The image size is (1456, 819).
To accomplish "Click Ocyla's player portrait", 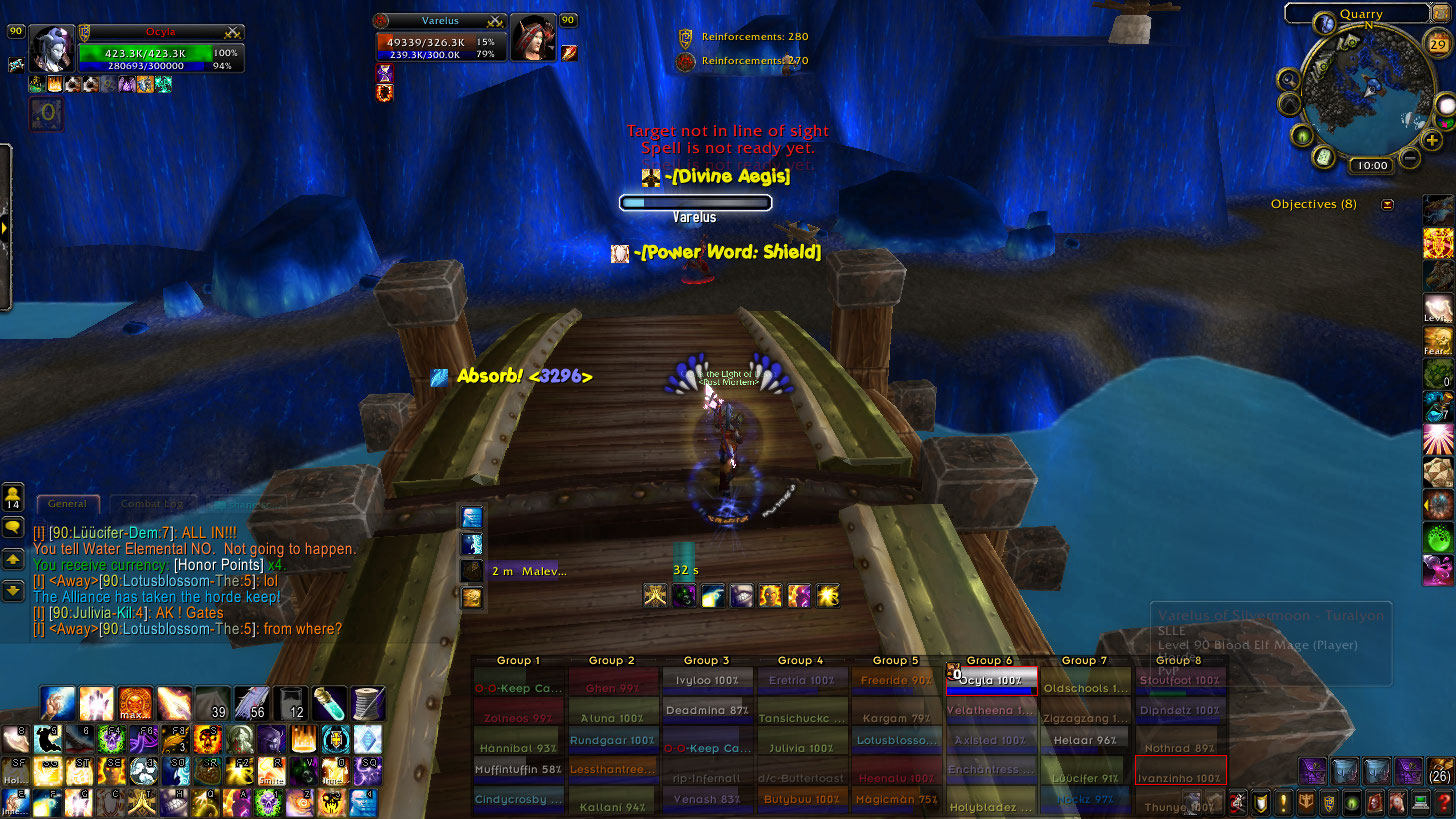I will click(52, 48).
